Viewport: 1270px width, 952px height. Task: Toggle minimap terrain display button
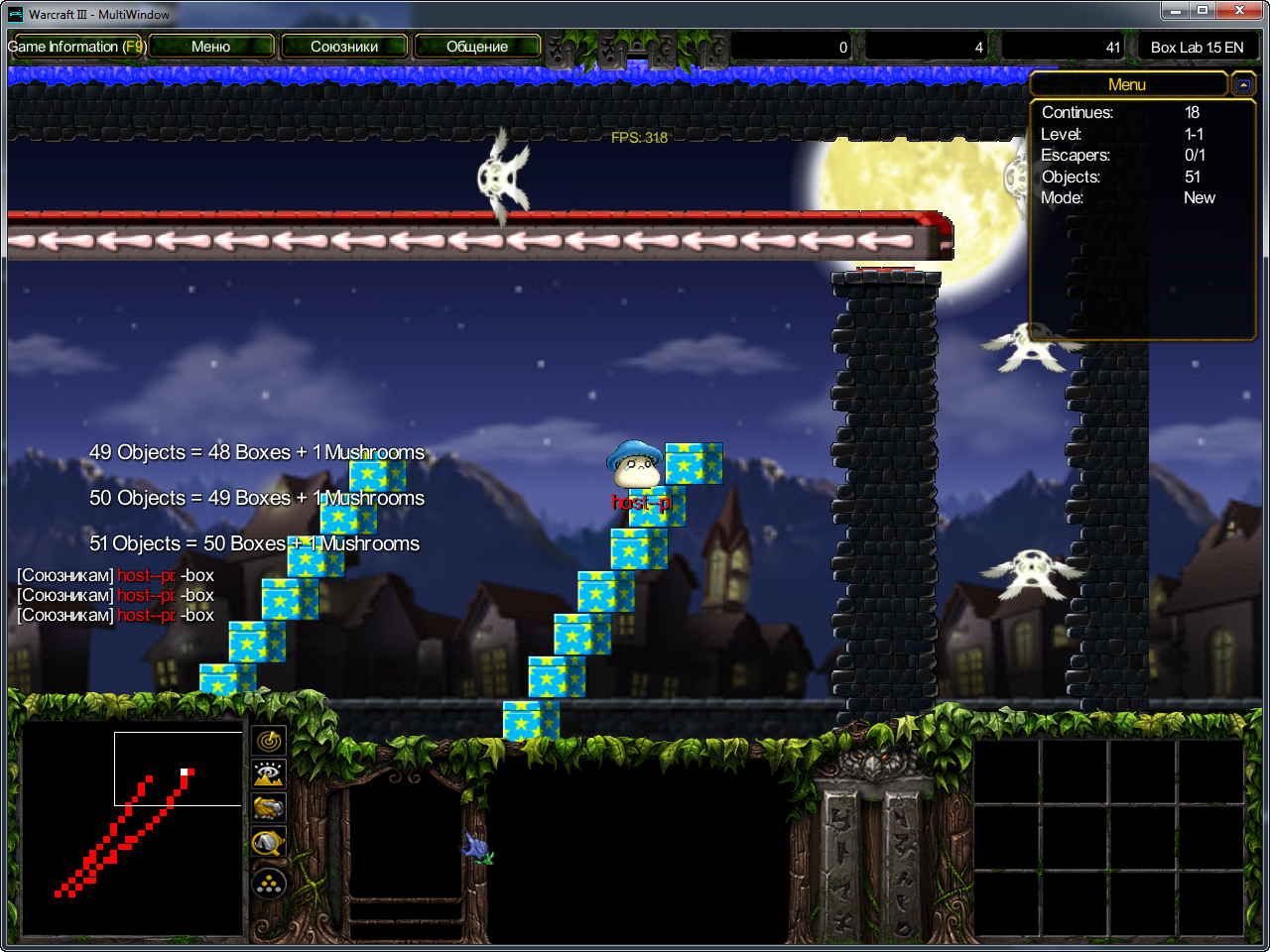click(x=269, y=774)
